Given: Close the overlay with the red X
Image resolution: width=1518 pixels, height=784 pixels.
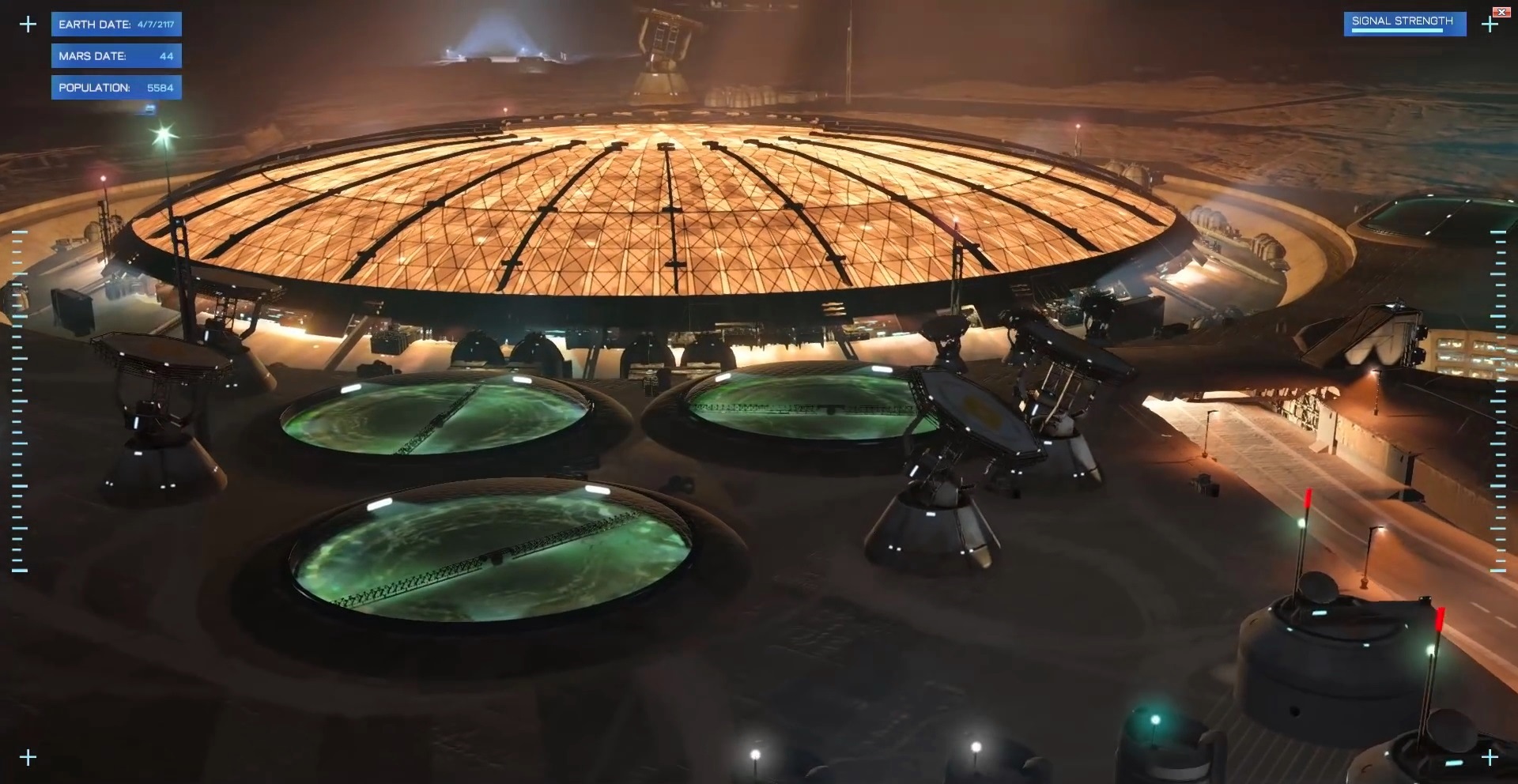Looking at the screenshot, I should (1501, 11).
